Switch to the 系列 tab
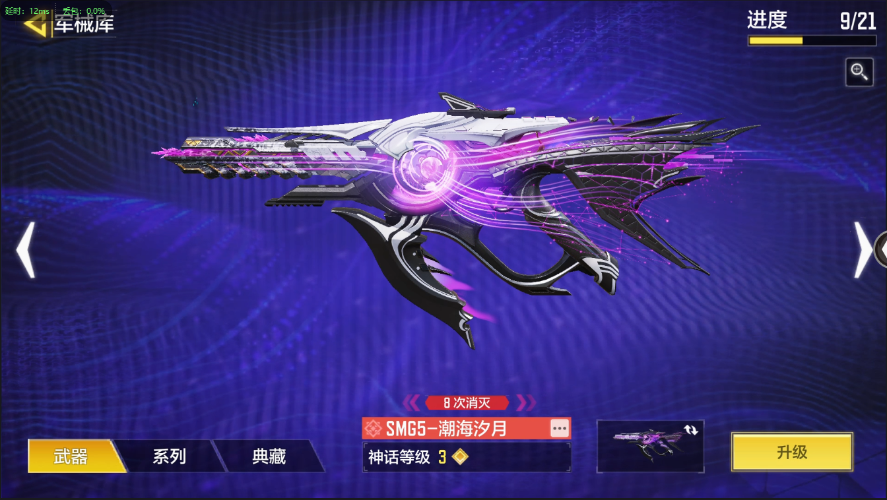 [x=169, y=456]
